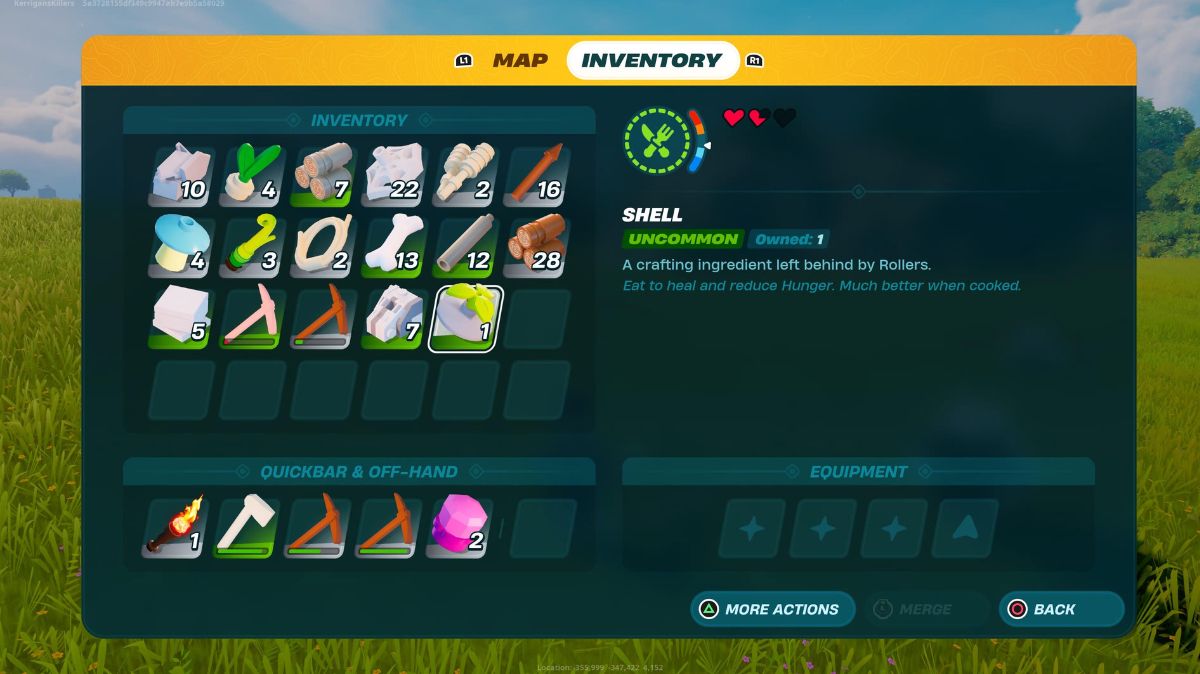
Task: Select the lit torch in the quickbar
Action: point(176,527)
